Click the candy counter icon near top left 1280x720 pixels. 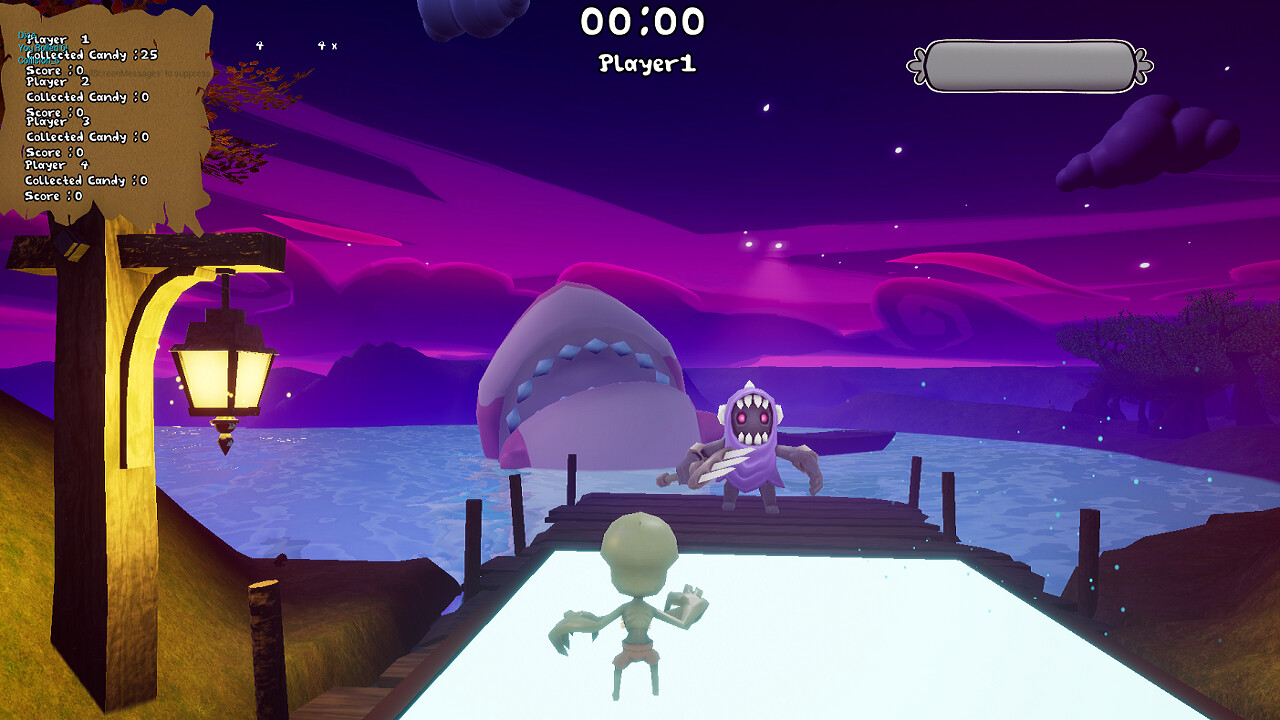coord(261,44)
